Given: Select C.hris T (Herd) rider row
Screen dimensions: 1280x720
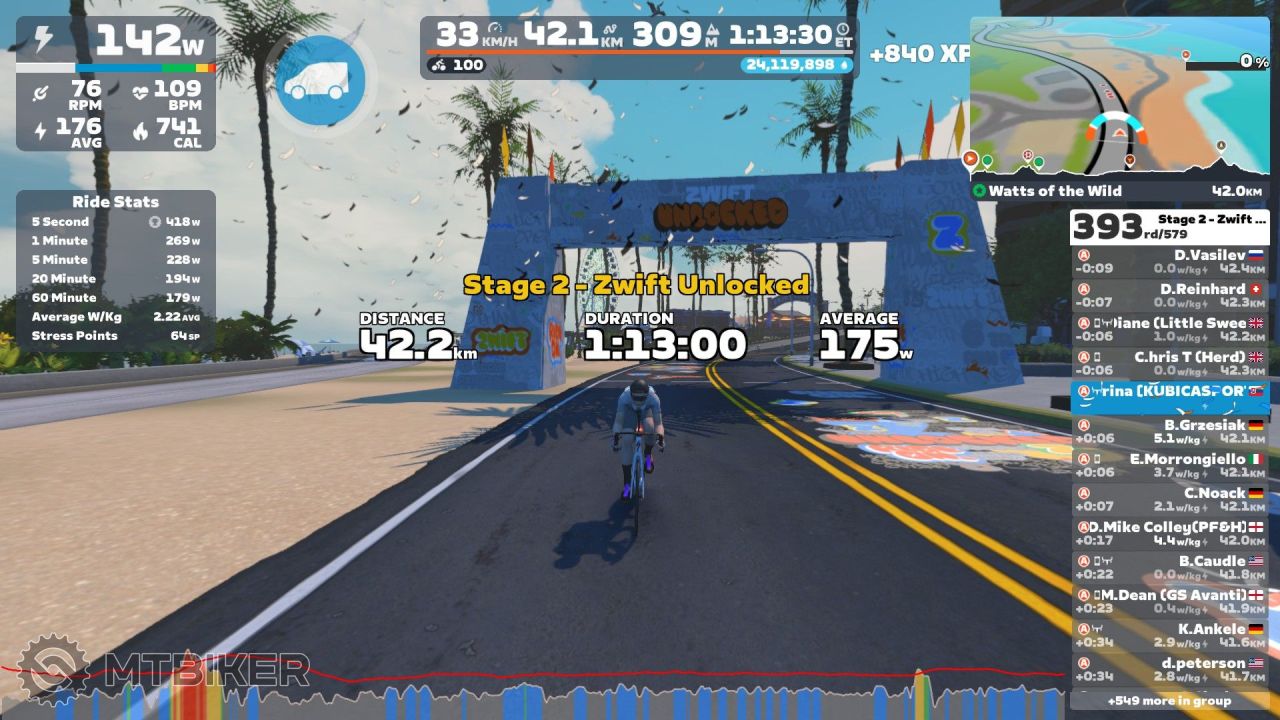Looking at the screenshot, I should pyautogui.click(x=1169, y=364).
